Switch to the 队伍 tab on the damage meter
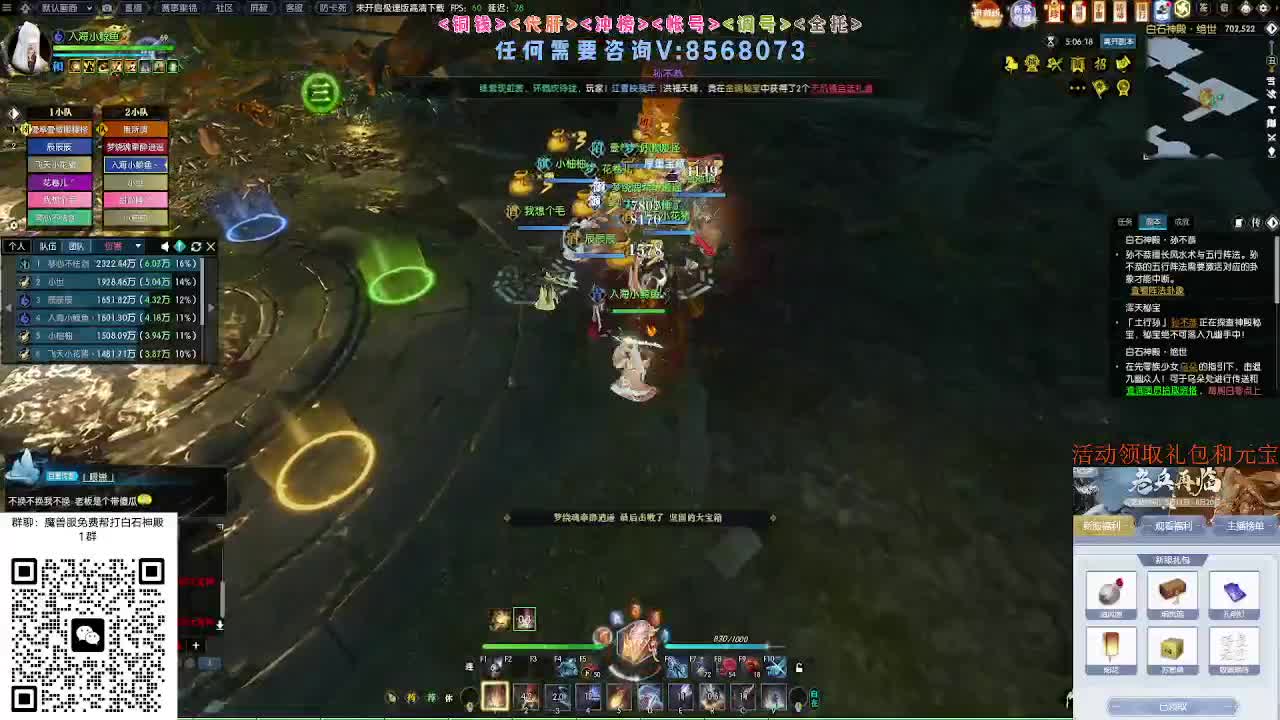Screen dimensions: 1280x720 (47, 246)
